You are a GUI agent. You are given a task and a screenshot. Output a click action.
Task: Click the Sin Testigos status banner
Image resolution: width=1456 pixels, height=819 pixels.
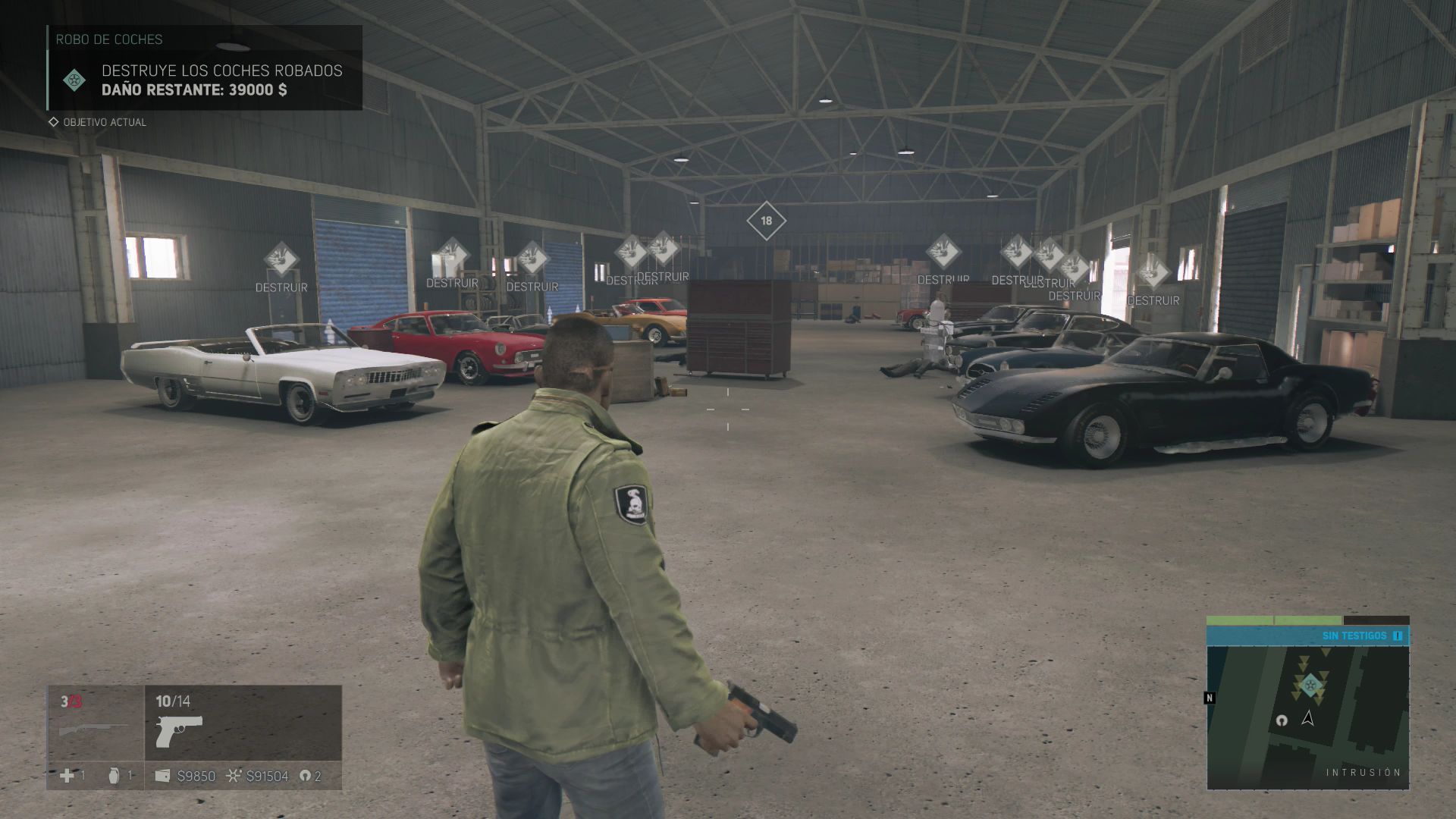[x=1307, y=635]
